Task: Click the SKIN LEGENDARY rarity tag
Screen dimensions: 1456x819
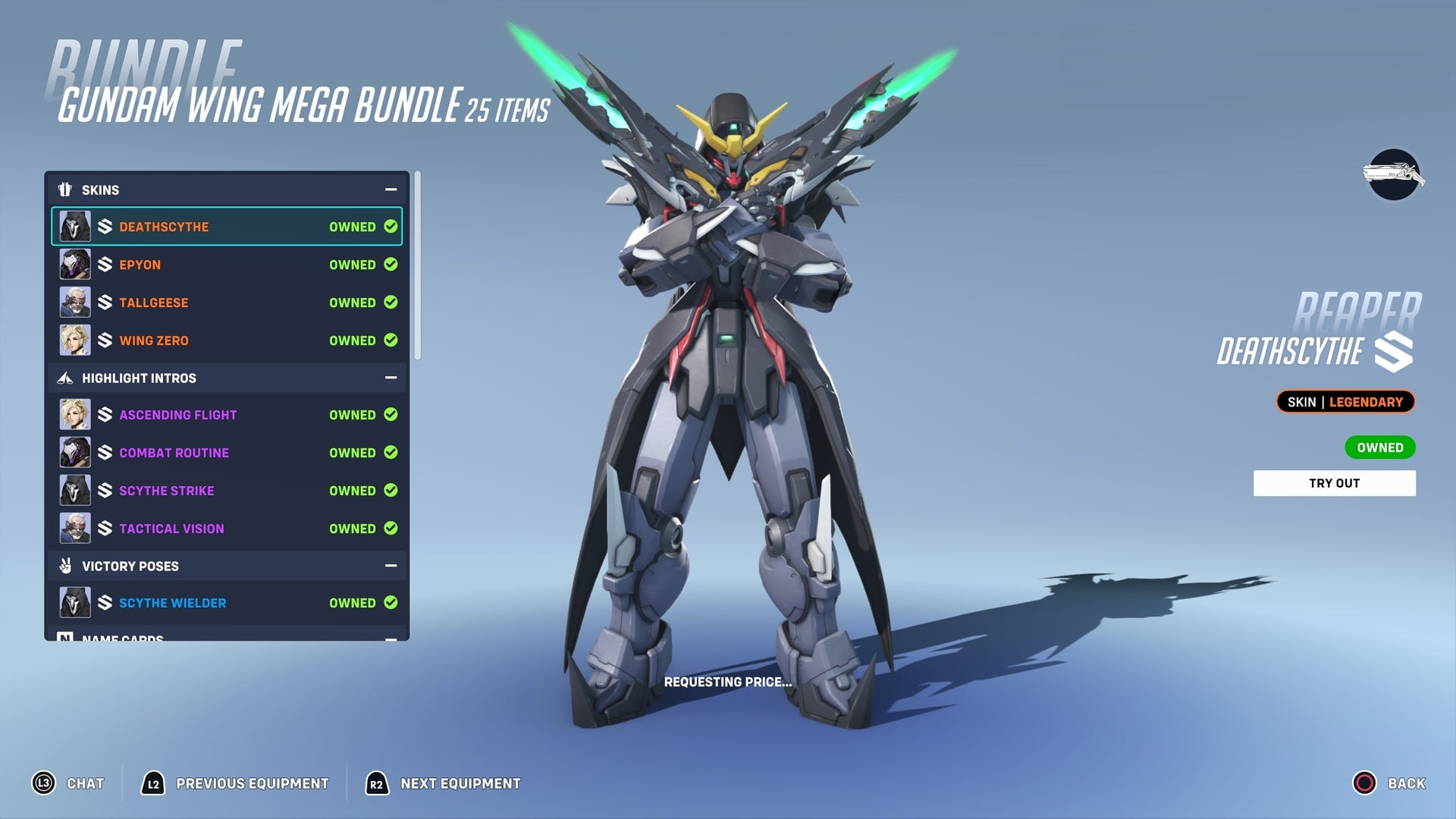Action: (x=1345, y=402)
